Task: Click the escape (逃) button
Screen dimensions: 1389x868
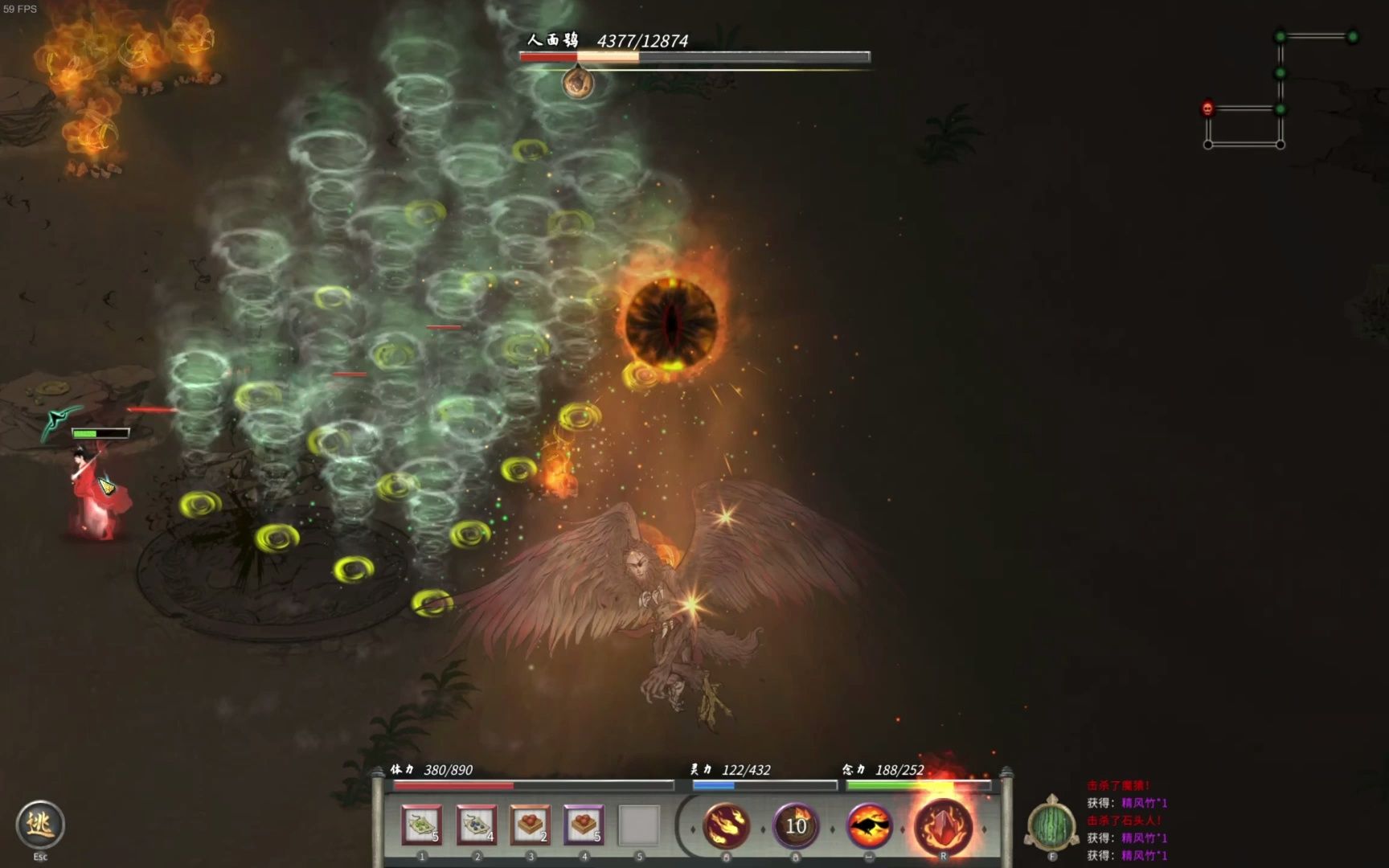Action: click(x=39, y=824)
